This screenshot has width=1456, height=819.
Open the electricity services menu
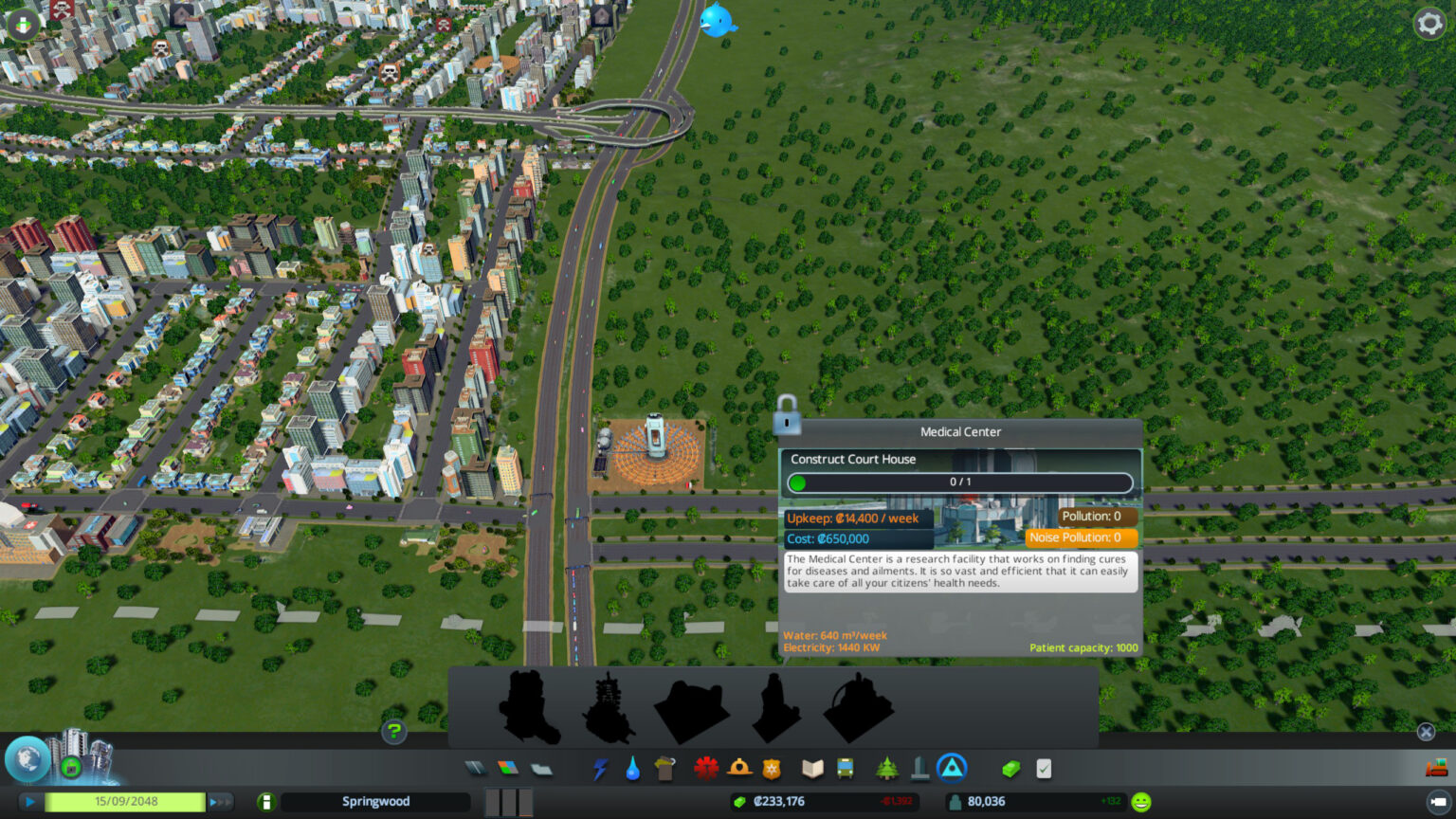point(601,768)
